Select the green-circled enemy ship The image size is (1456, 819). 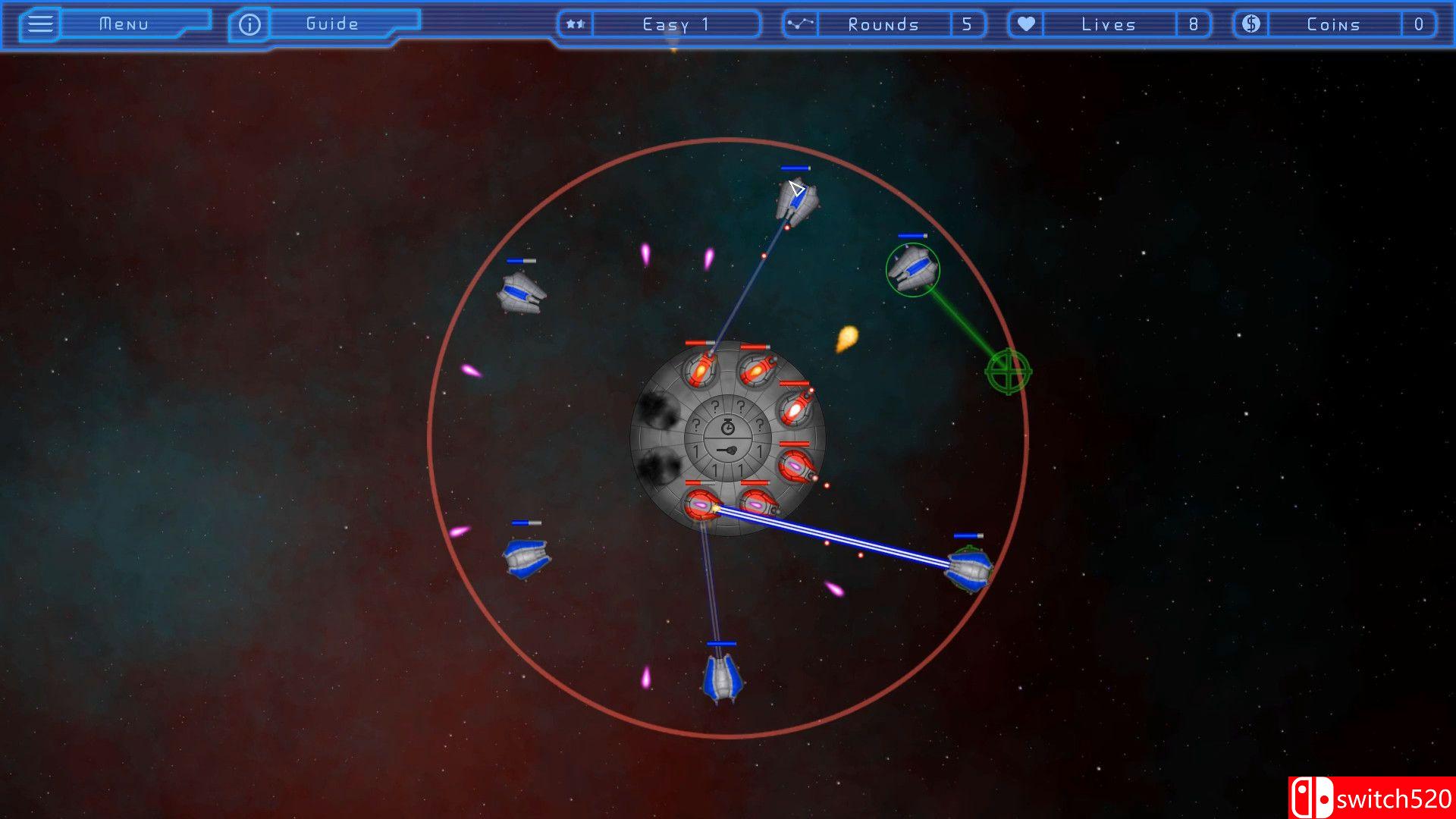pyautogui.click(x=912, y=269)
